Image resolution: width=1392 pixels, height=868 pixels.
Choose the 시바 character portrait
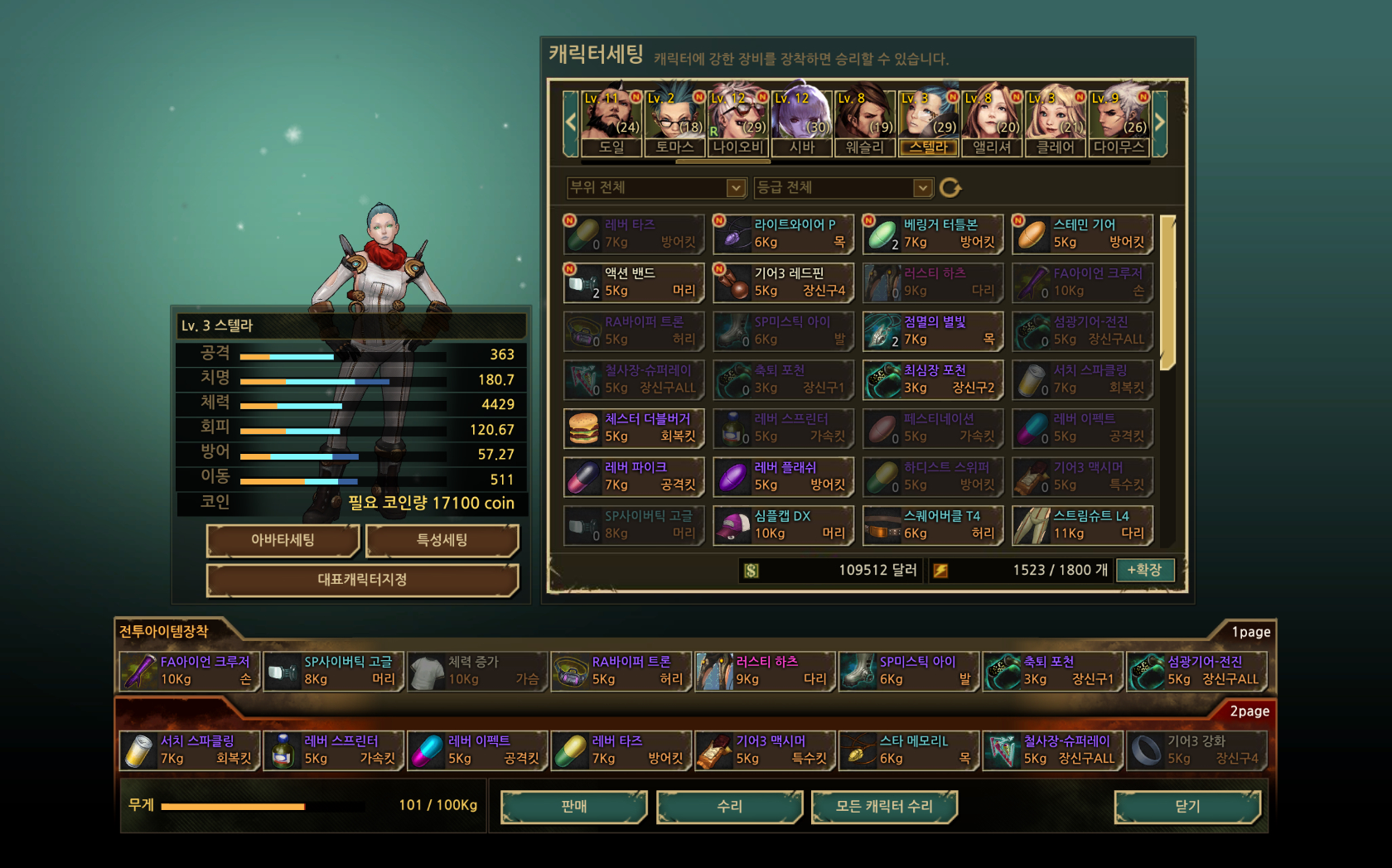click(x=801, y=121)
